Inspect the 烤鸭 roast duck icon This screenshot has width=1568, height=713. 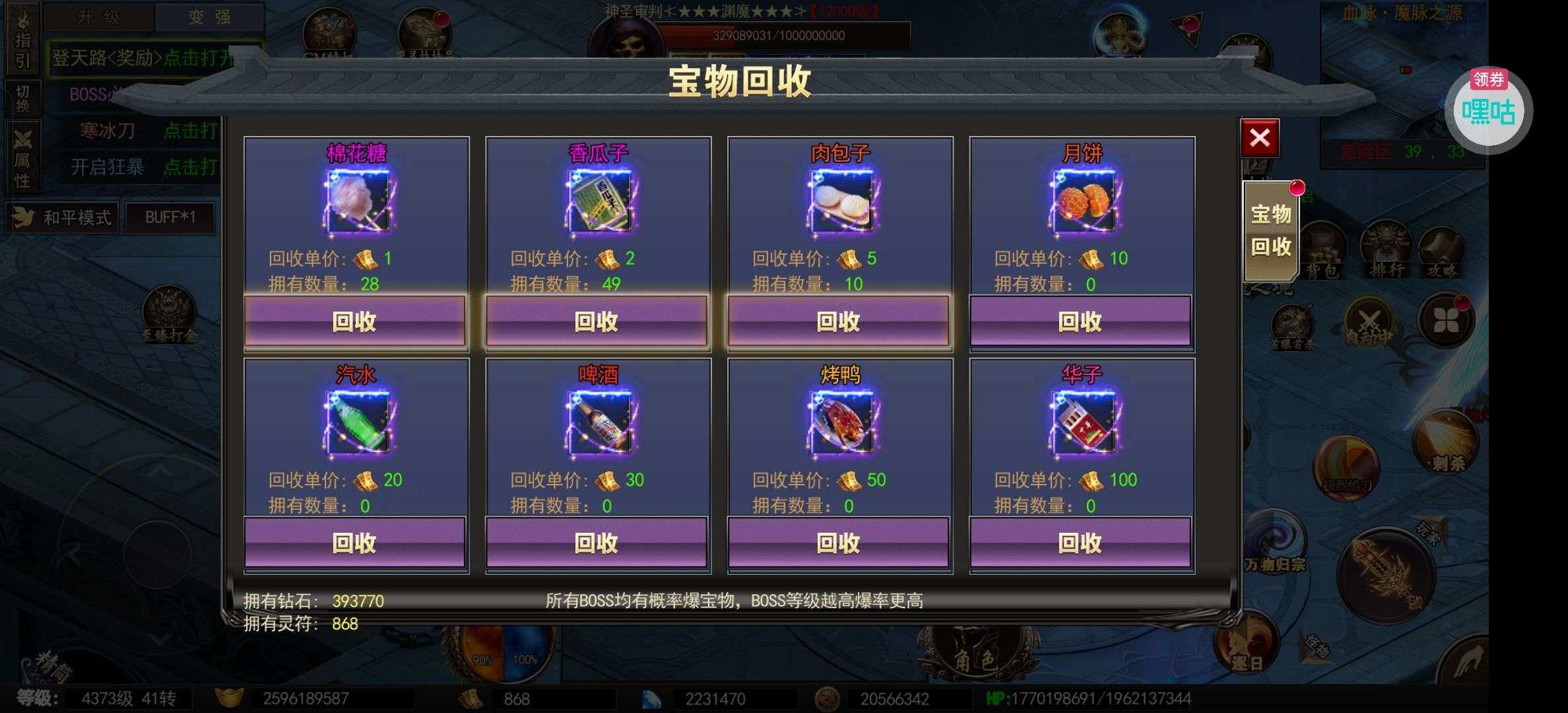pyautogui.click(x=841, y=423)
